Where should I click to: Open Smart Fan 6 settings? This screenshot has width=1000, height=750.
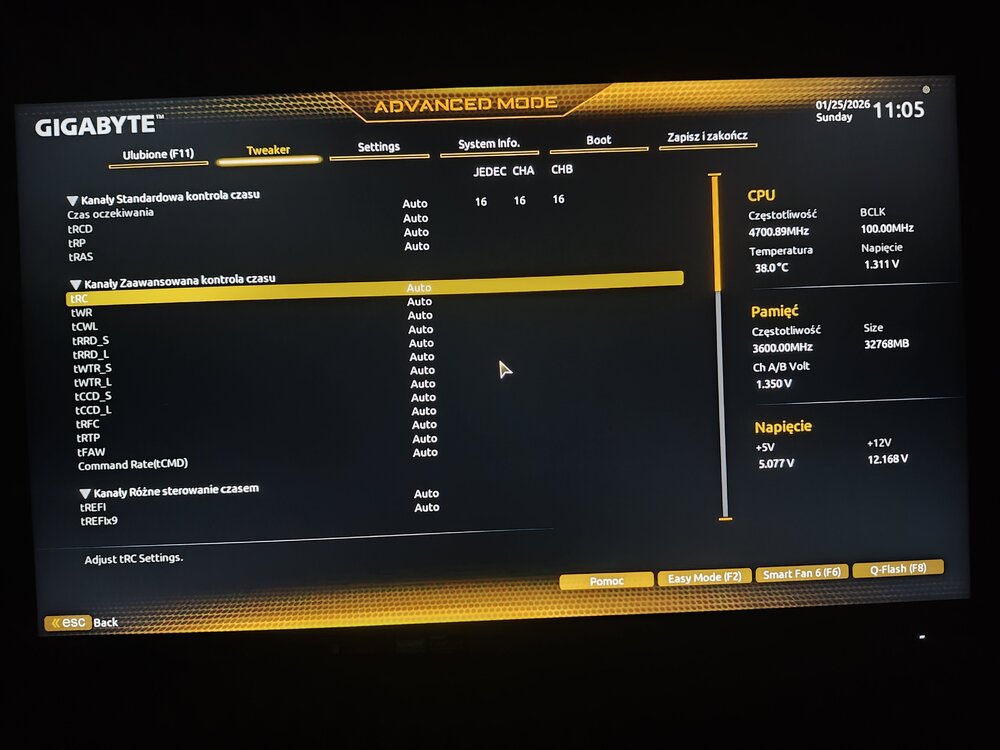coord(802,574)
